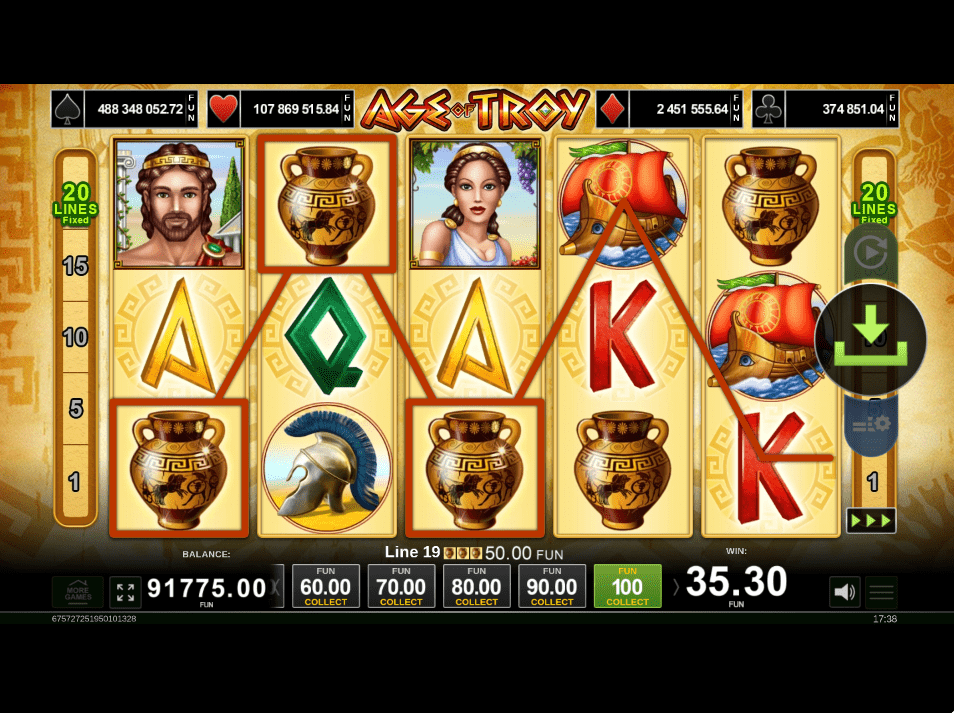954x713 pixels.
Task: Choose the 80.00 FUN collect bet
Action: coord(477,586)
